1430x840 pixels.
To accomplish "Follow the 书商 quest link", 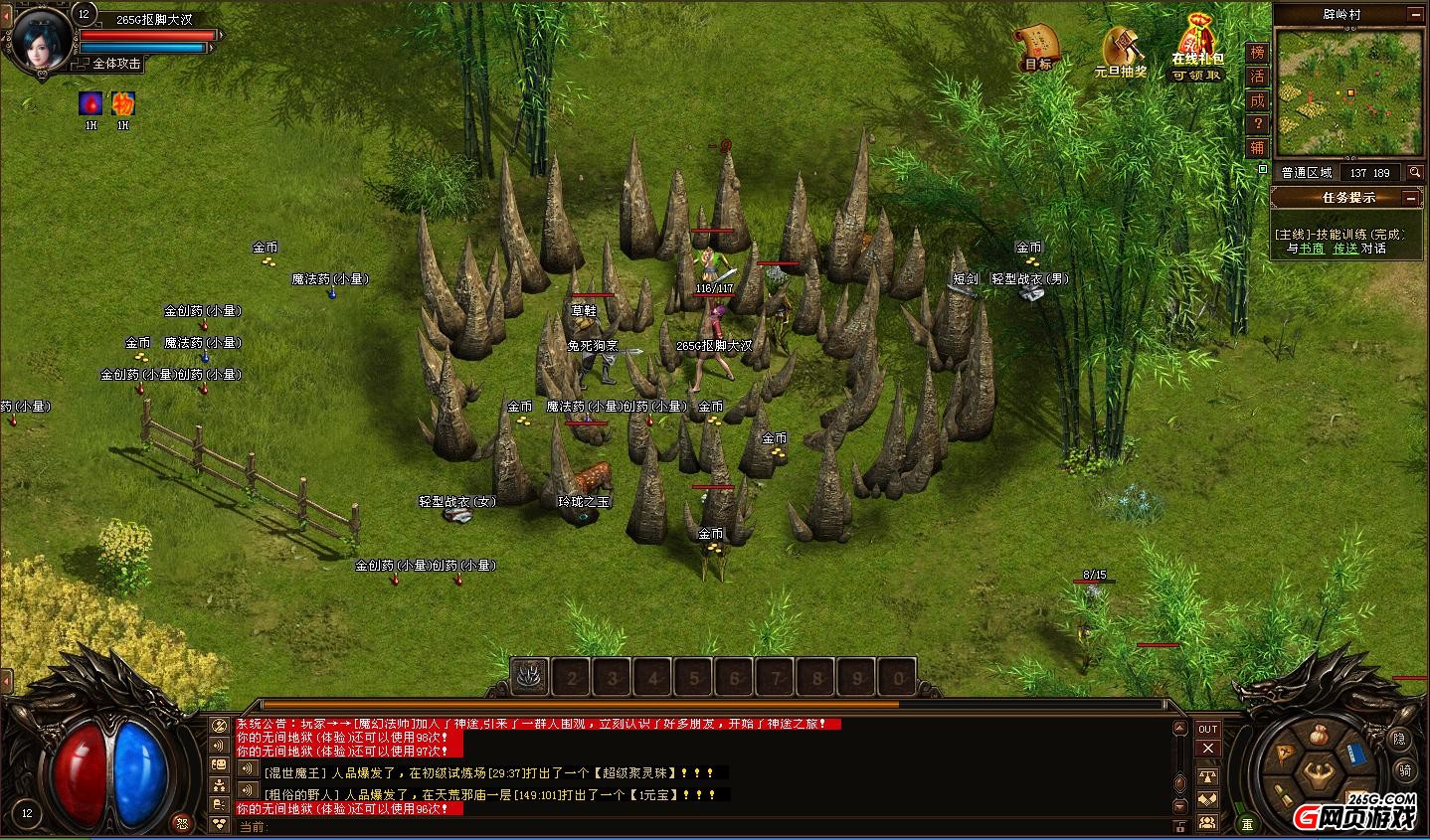I will tap(1313, 249).
